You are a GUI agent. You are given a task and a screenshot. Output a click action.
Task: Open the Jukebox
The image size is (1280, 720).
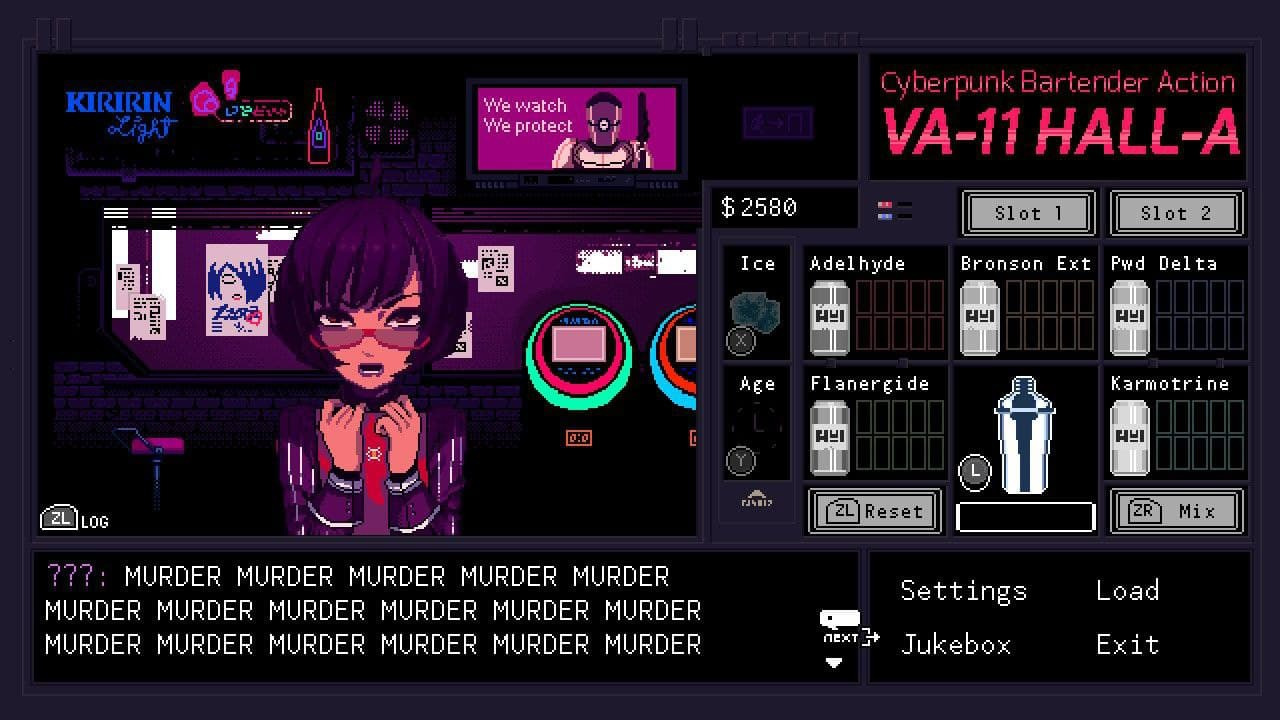pos(956,645)
